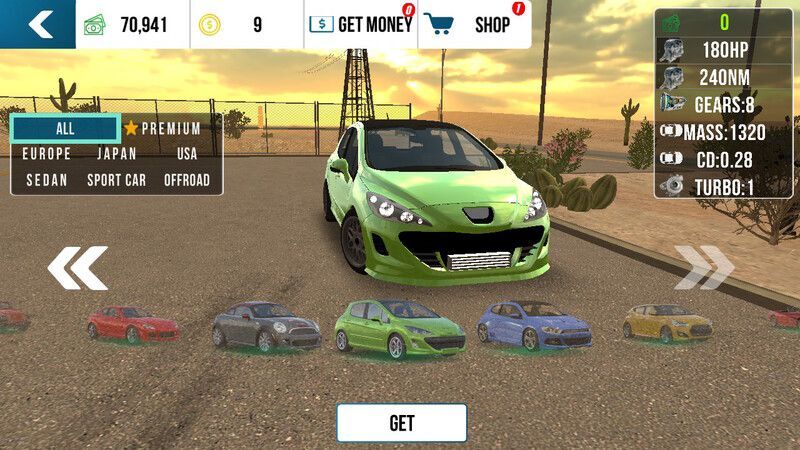Select the All category filter

(x=65, y=129)
